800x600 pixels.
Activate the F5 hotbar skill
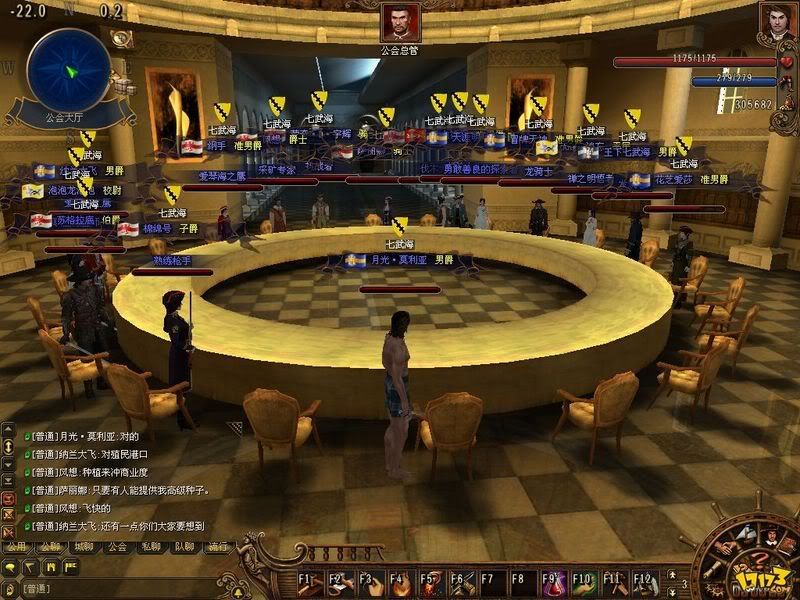[432, 583]
